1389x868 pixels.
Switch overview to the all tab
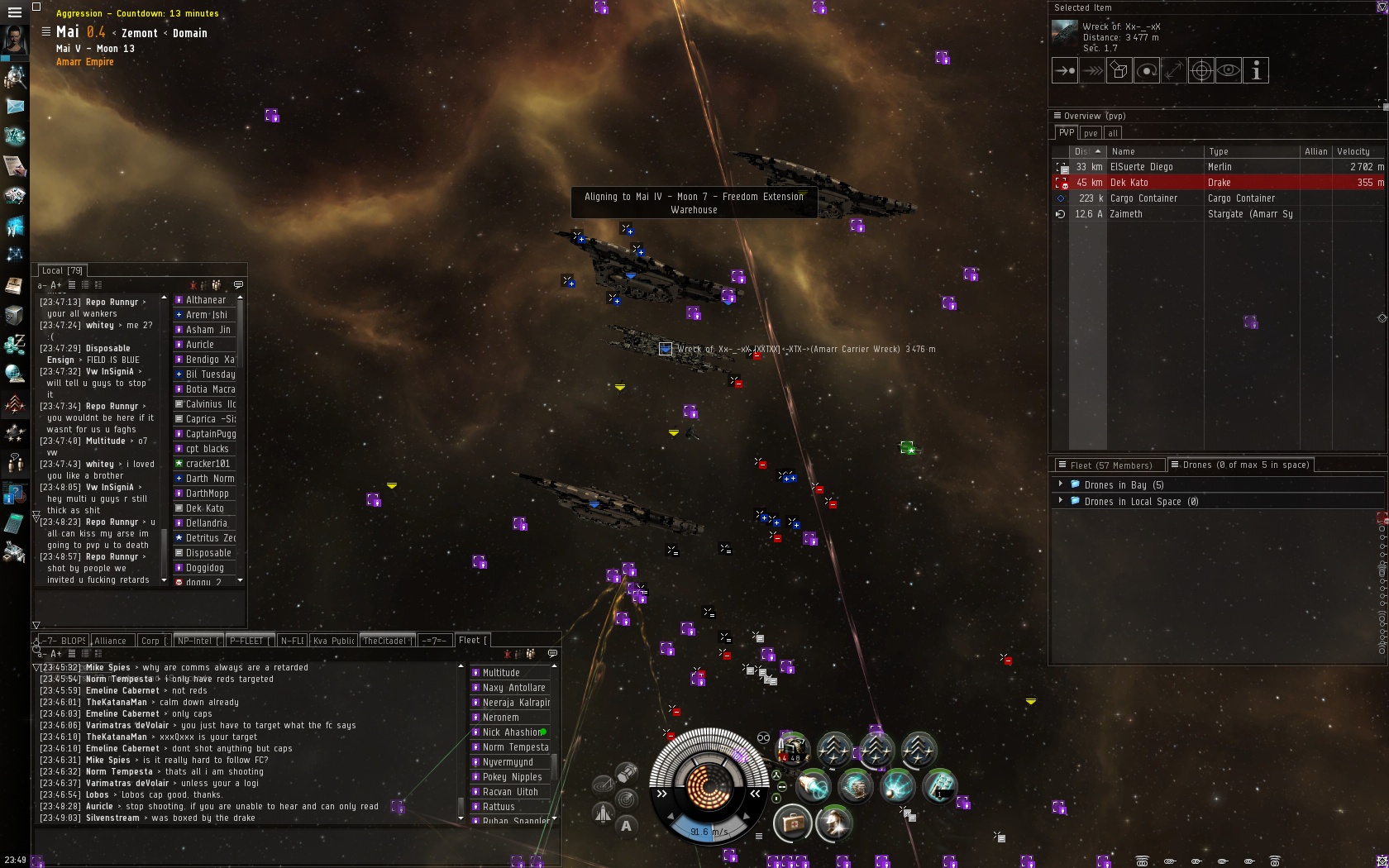1113,133
